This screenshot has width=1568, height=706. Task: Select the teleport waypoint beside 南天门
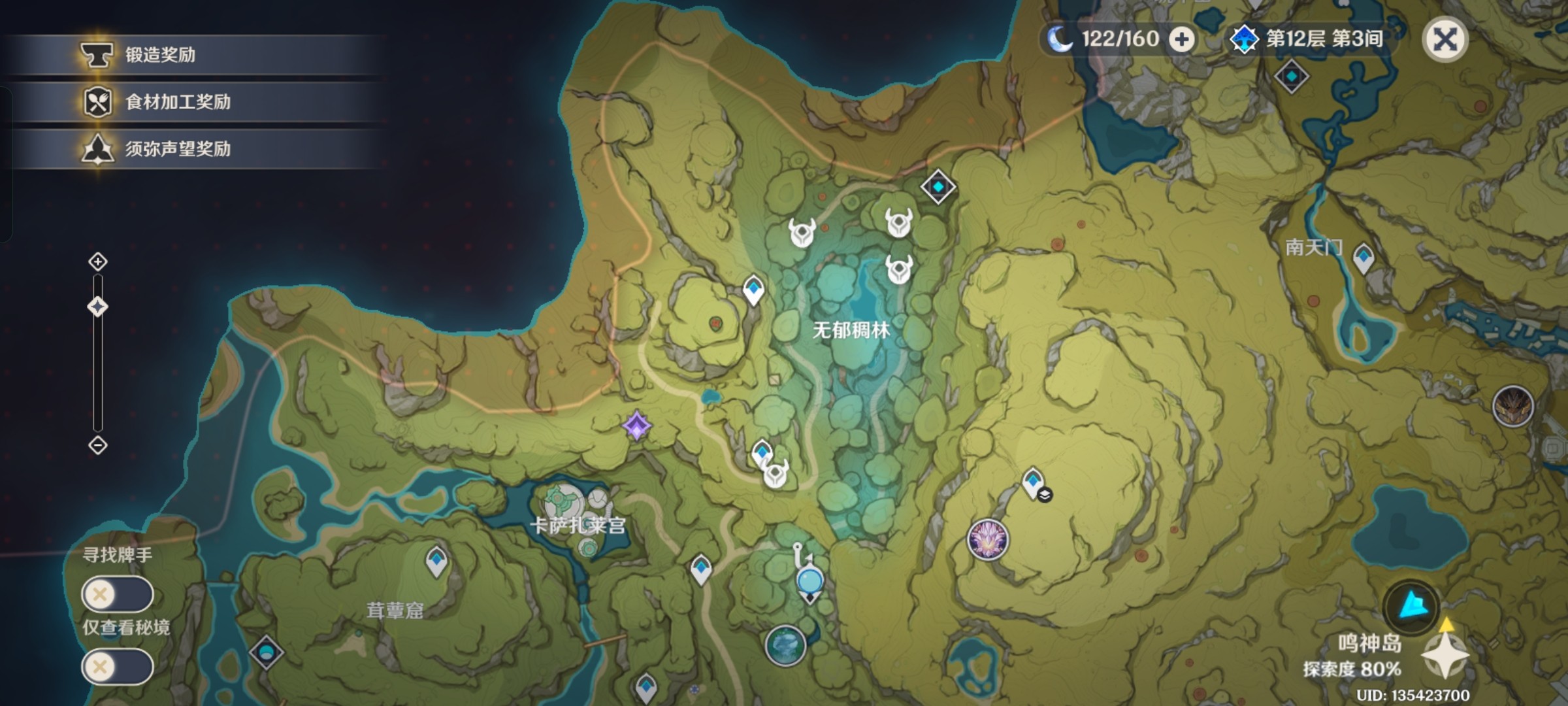point(1363,258)
